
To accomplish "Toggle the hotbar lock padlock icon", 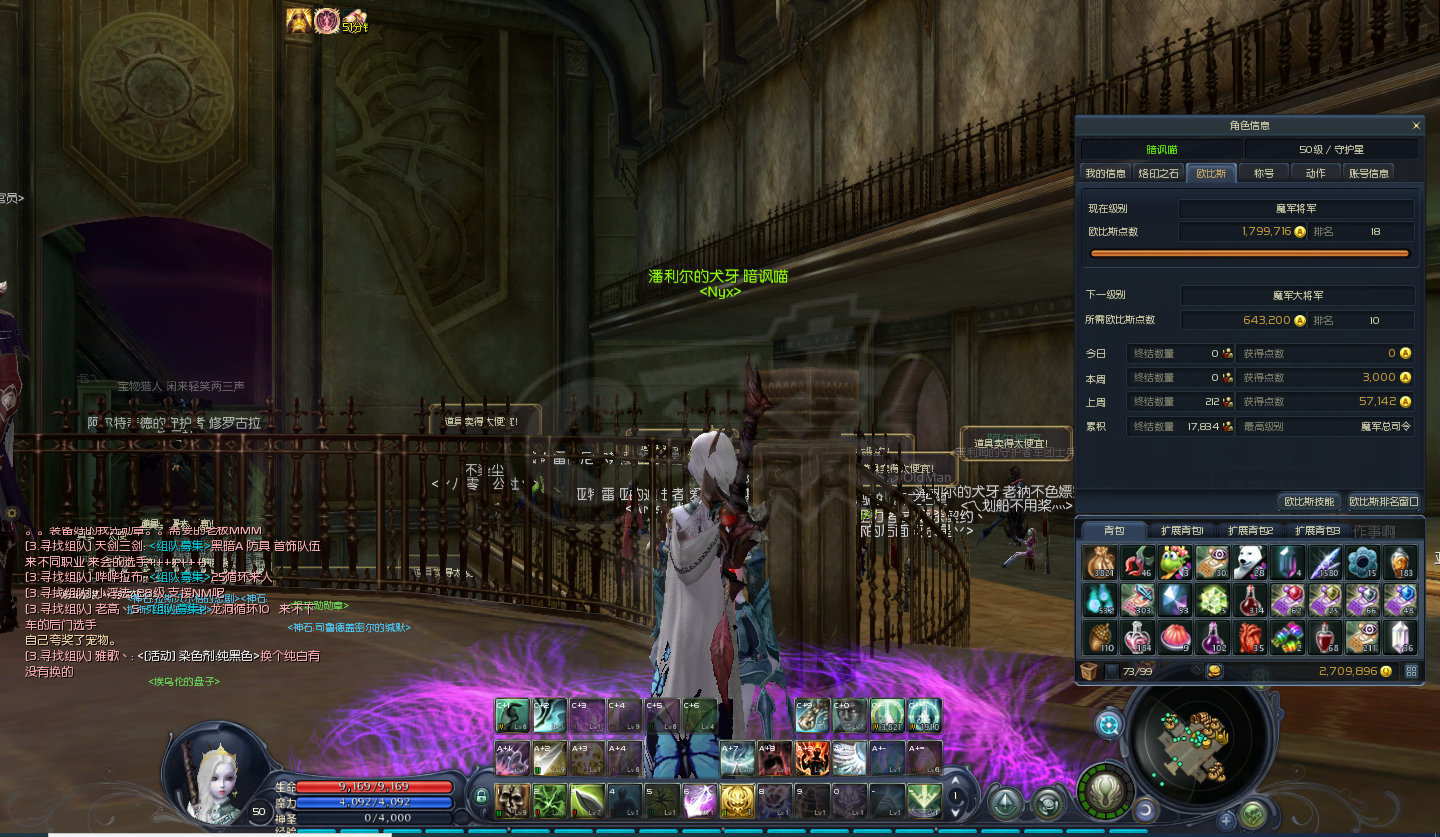I will click(482, 797).
